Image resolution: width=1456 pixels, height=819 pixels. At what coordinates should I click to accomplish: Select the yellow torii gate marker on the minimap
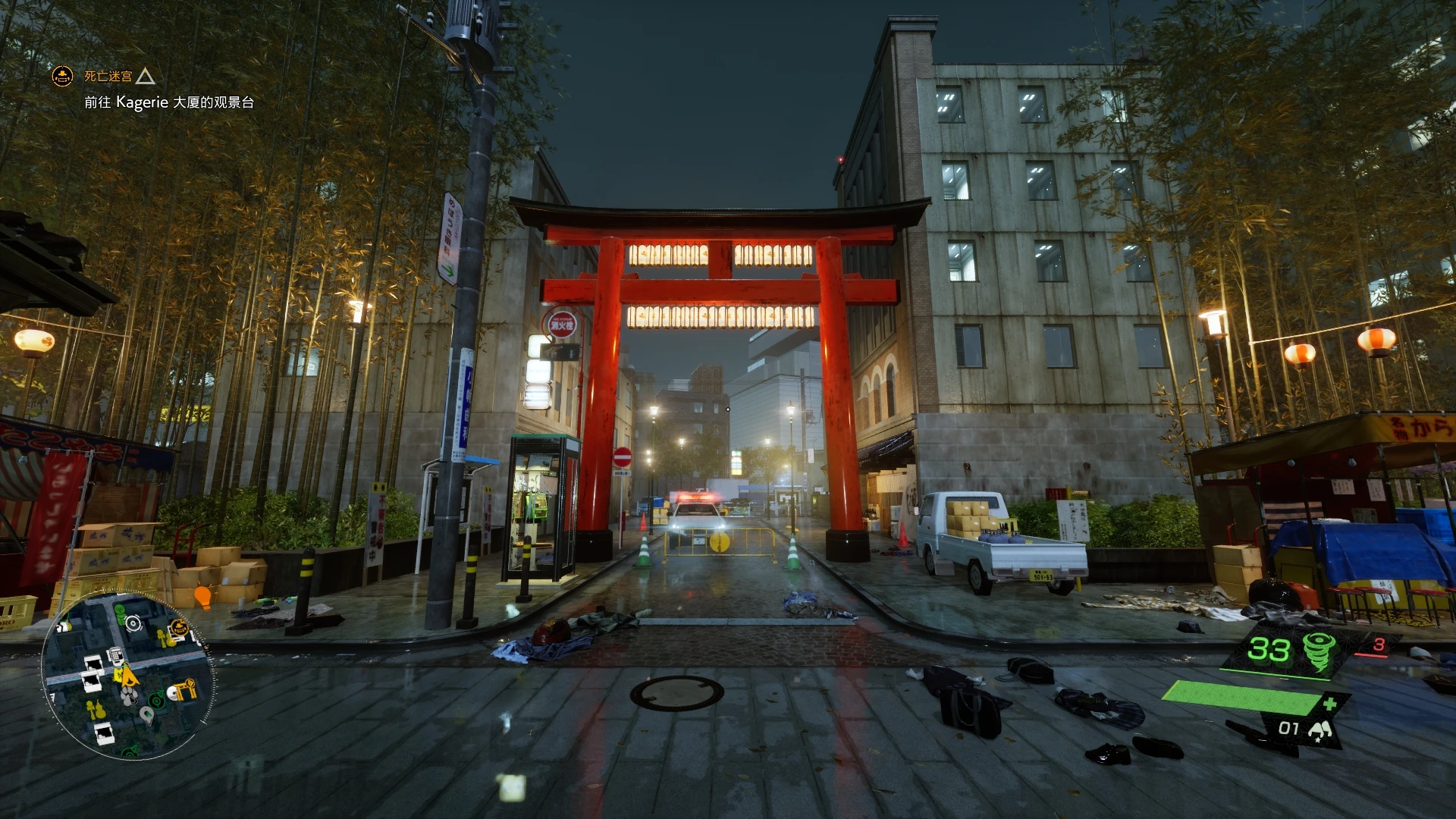click(x=184, y=688)
